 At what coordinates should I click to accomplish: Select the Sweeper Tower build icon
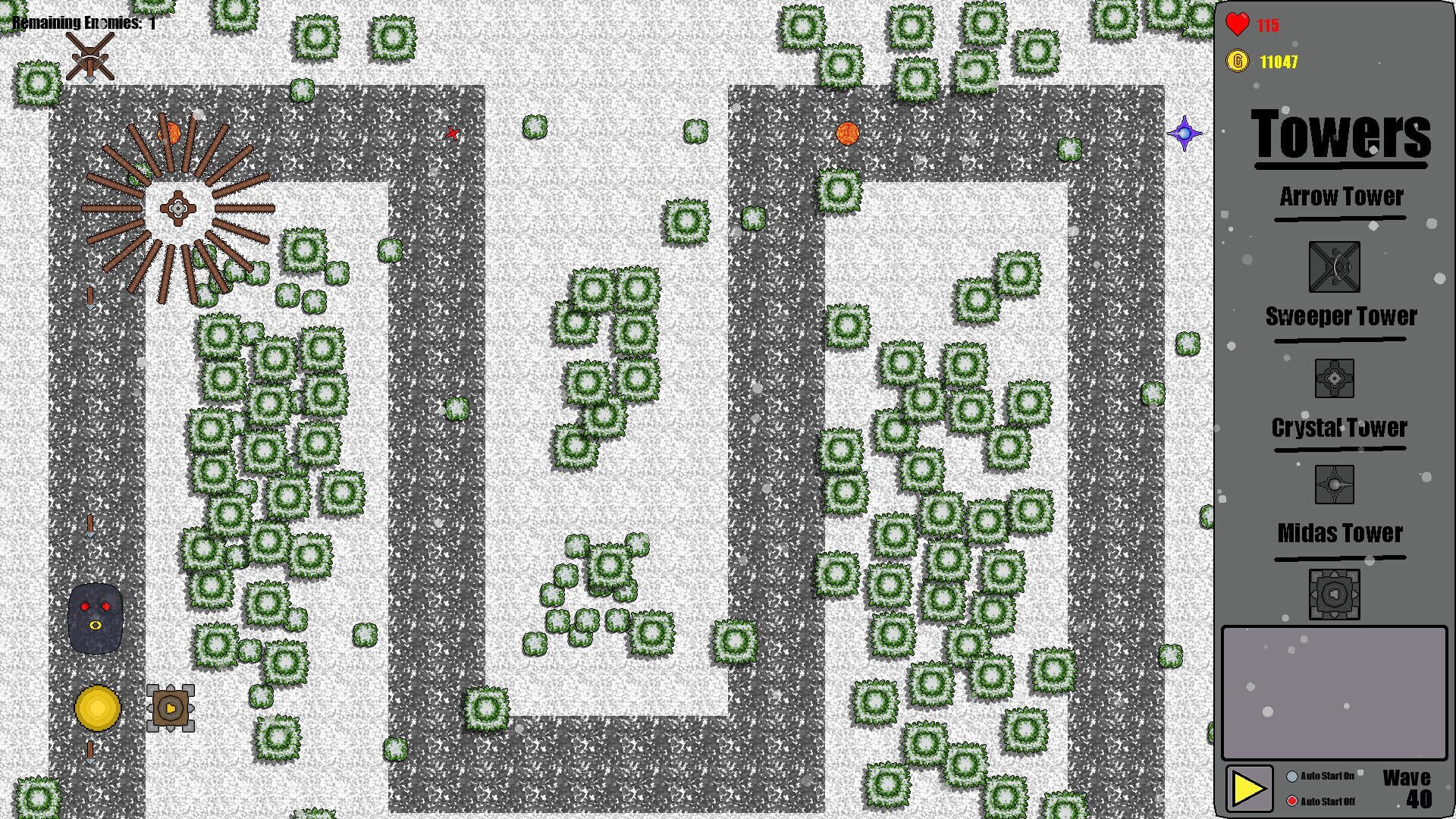point(1335,377)
